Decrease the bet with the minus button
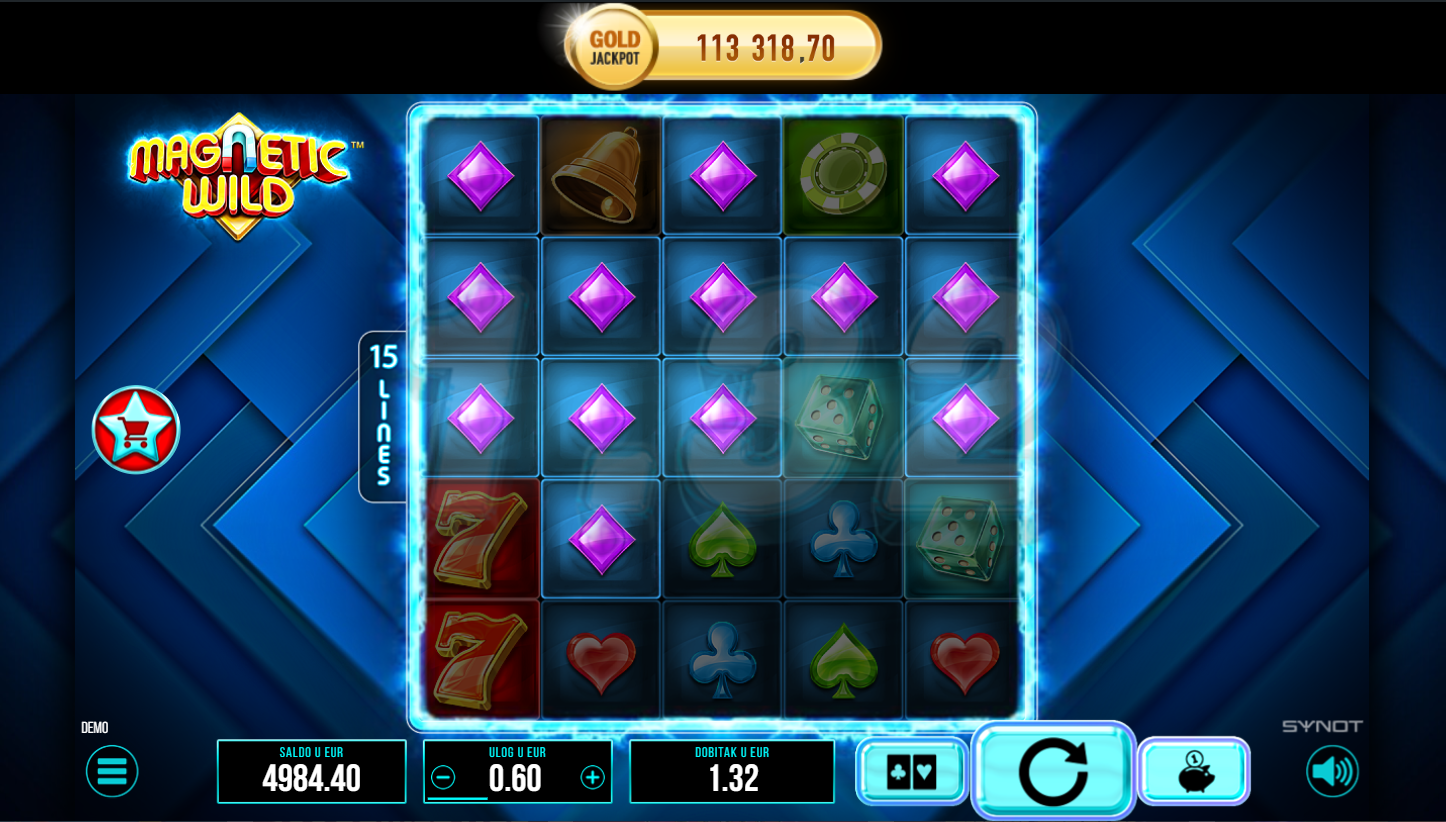The width and height of the screenshot is (1446, 822). tap(443, 777)
